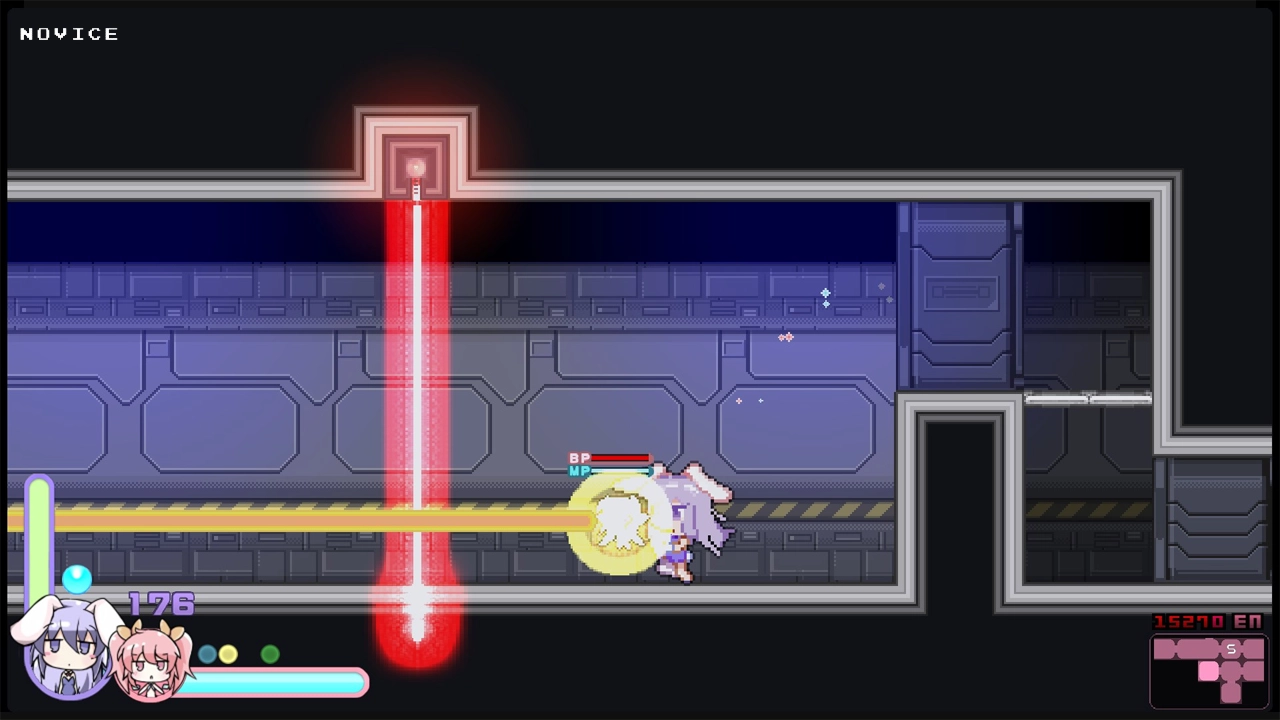
Task: Click the glowing blue orb above the health bar
Action: [77, 579]
